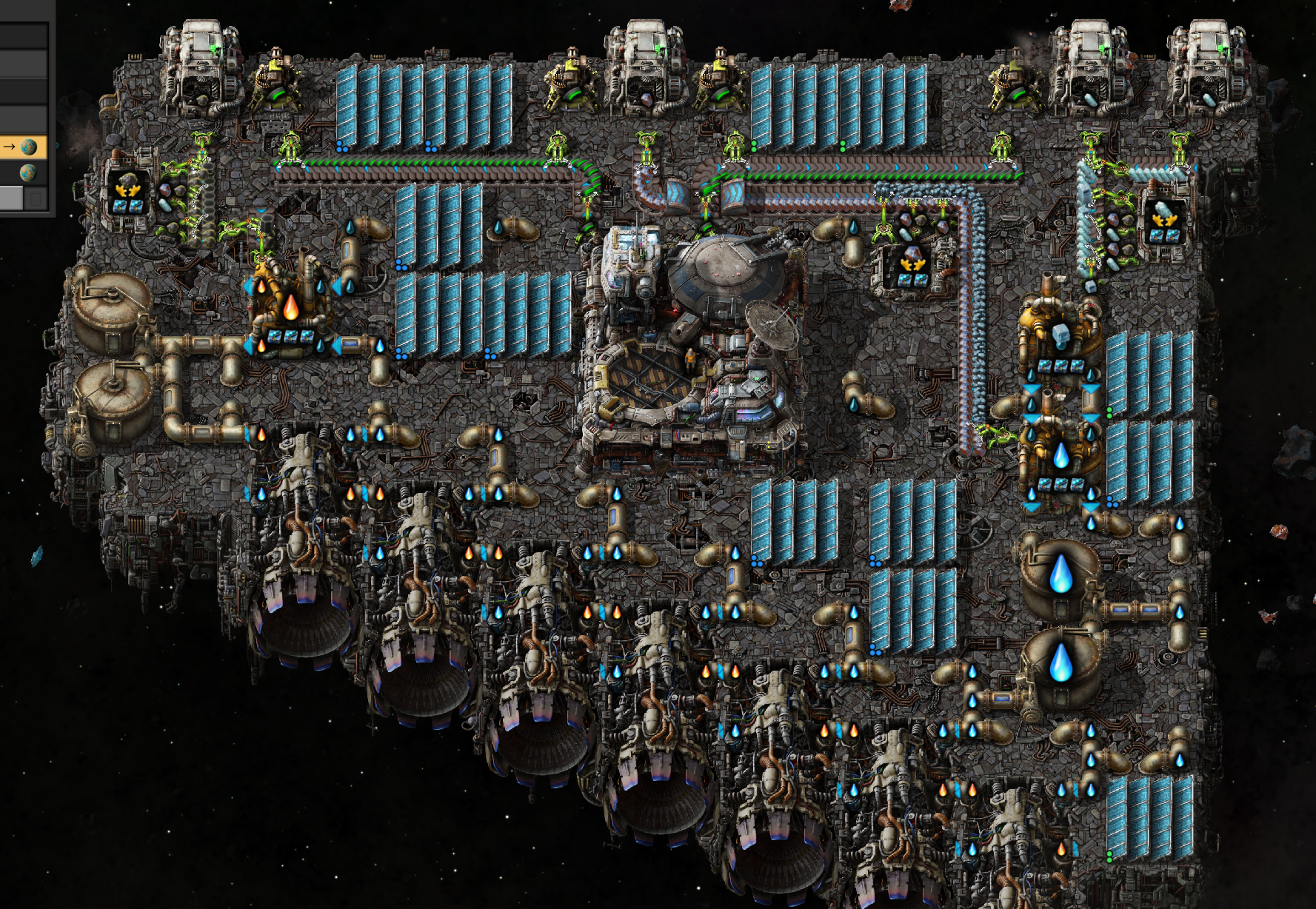This screenshot has height=909, width=1316.
Task: Click the trash can delete button
Action: click(x=36, y=198)
